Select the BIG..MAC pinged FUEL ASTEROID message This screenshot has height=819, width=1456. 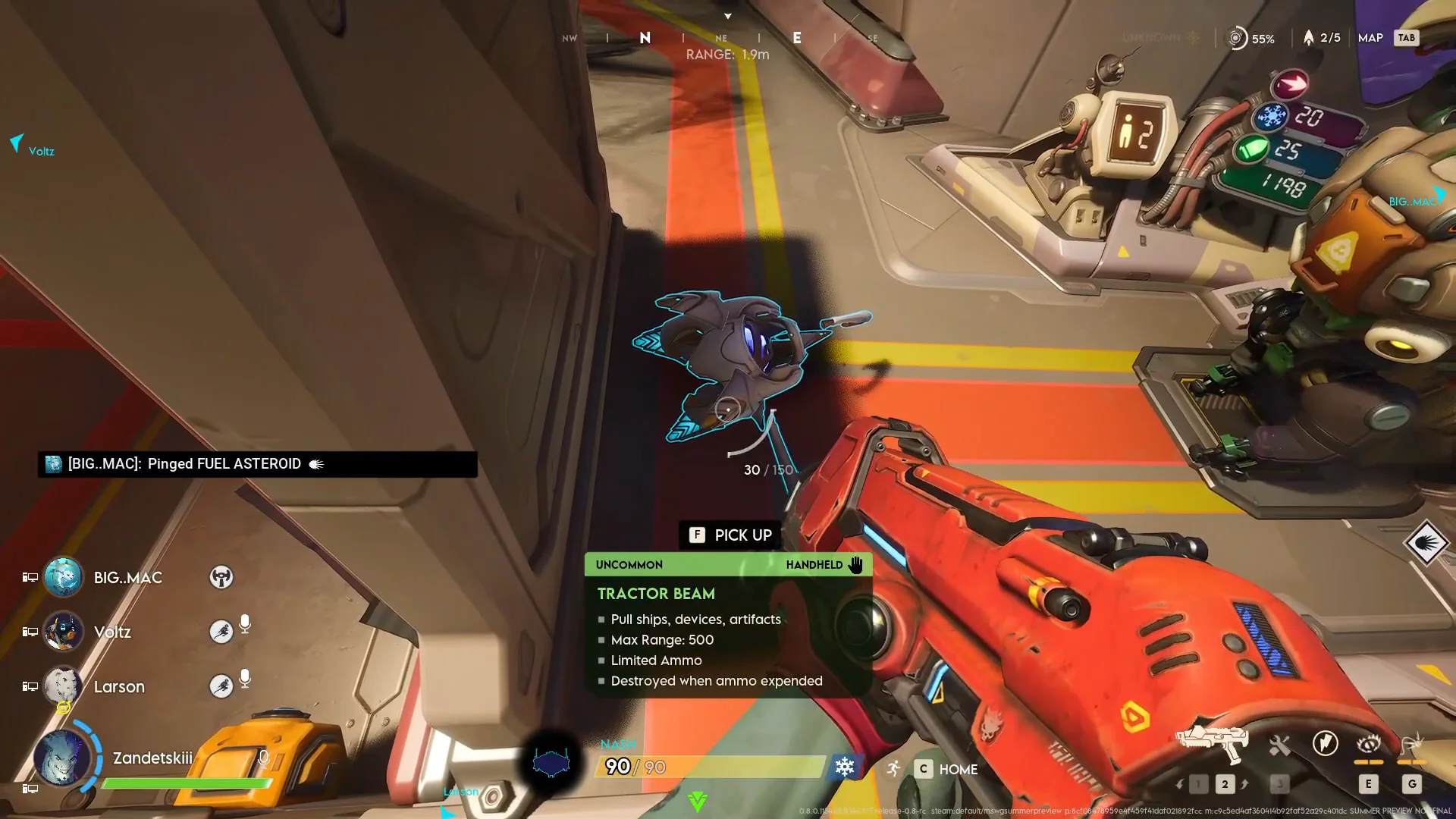[x=258, y=464]
